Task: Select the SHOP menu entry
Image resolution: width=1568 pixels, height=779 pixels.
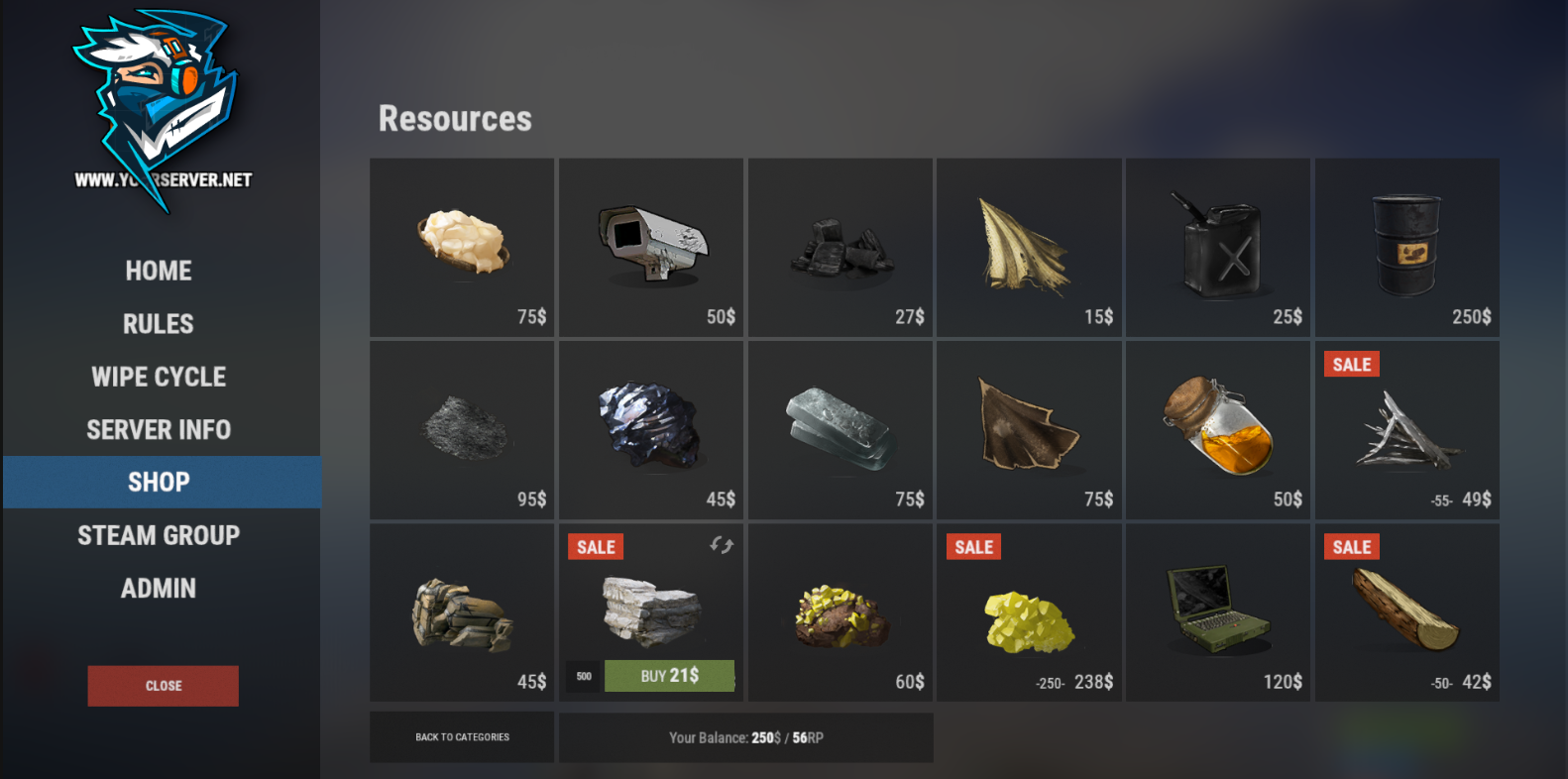Action: pyautogui.click(x=159, y=483)
